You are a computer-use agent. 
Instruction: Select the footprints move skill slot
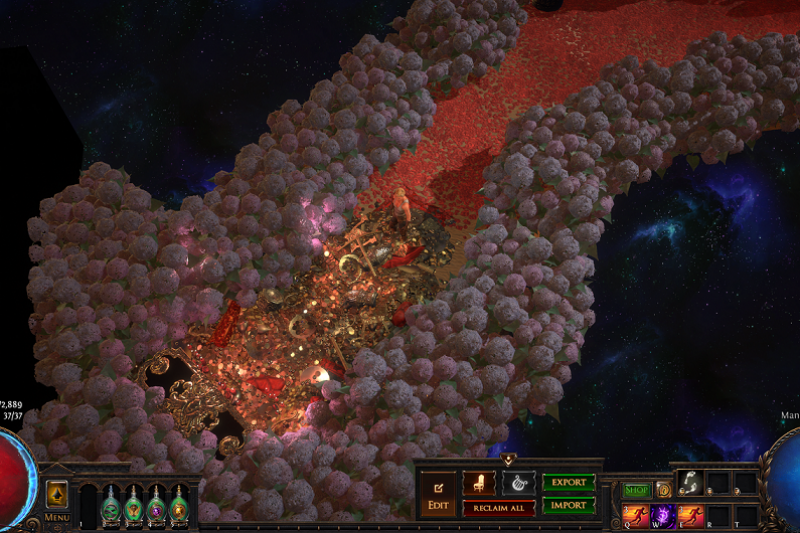click(x=690, y=483)
